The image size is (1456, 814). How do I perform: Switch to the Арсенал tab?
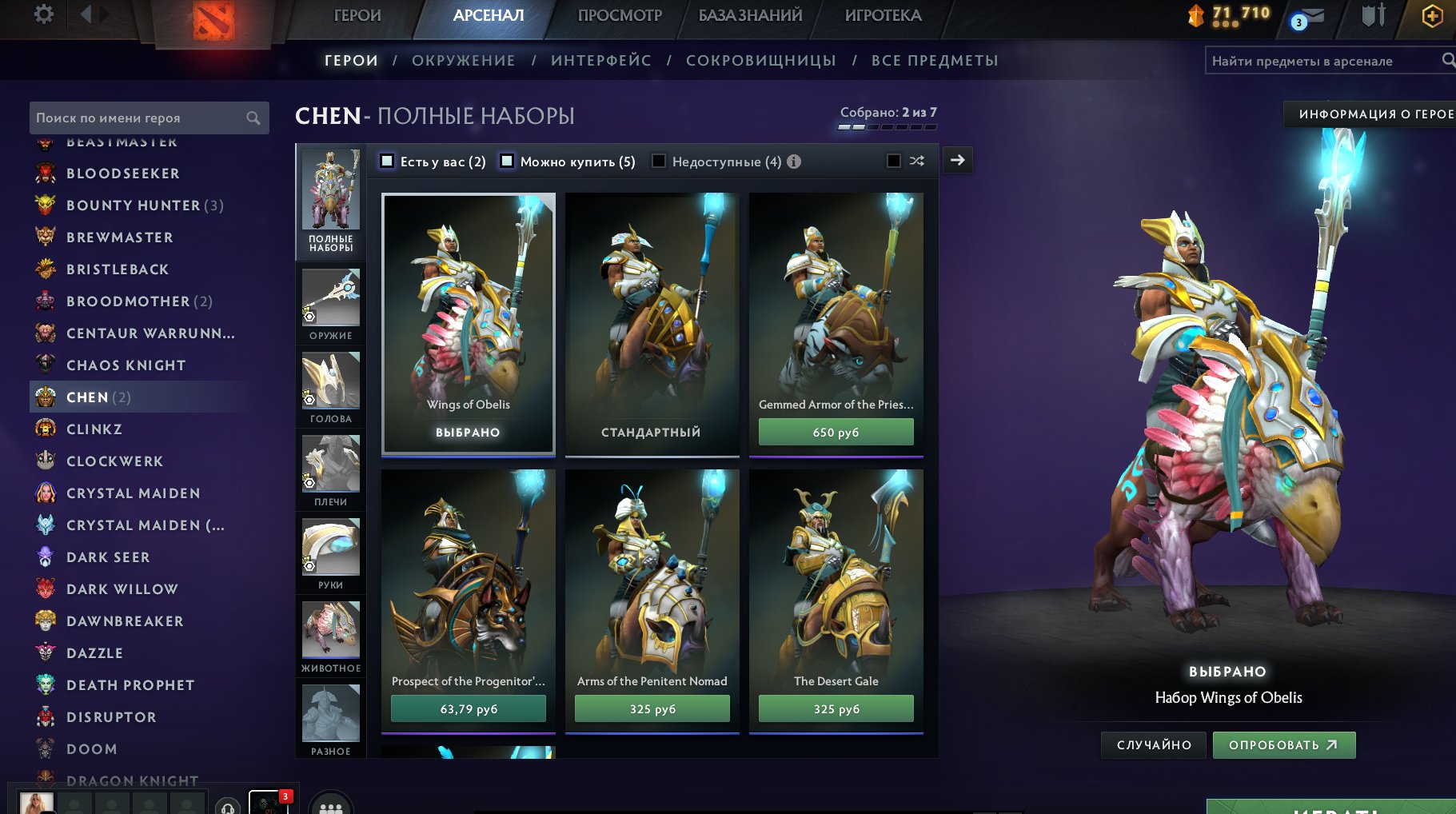pos(488,15)
